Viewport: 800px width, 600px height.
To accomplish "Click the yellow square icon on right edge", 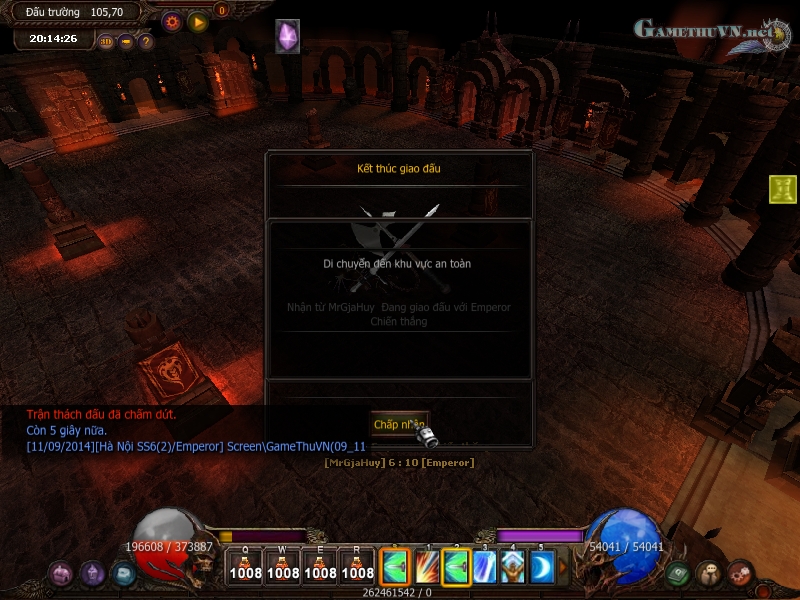I will pos(783,188).
